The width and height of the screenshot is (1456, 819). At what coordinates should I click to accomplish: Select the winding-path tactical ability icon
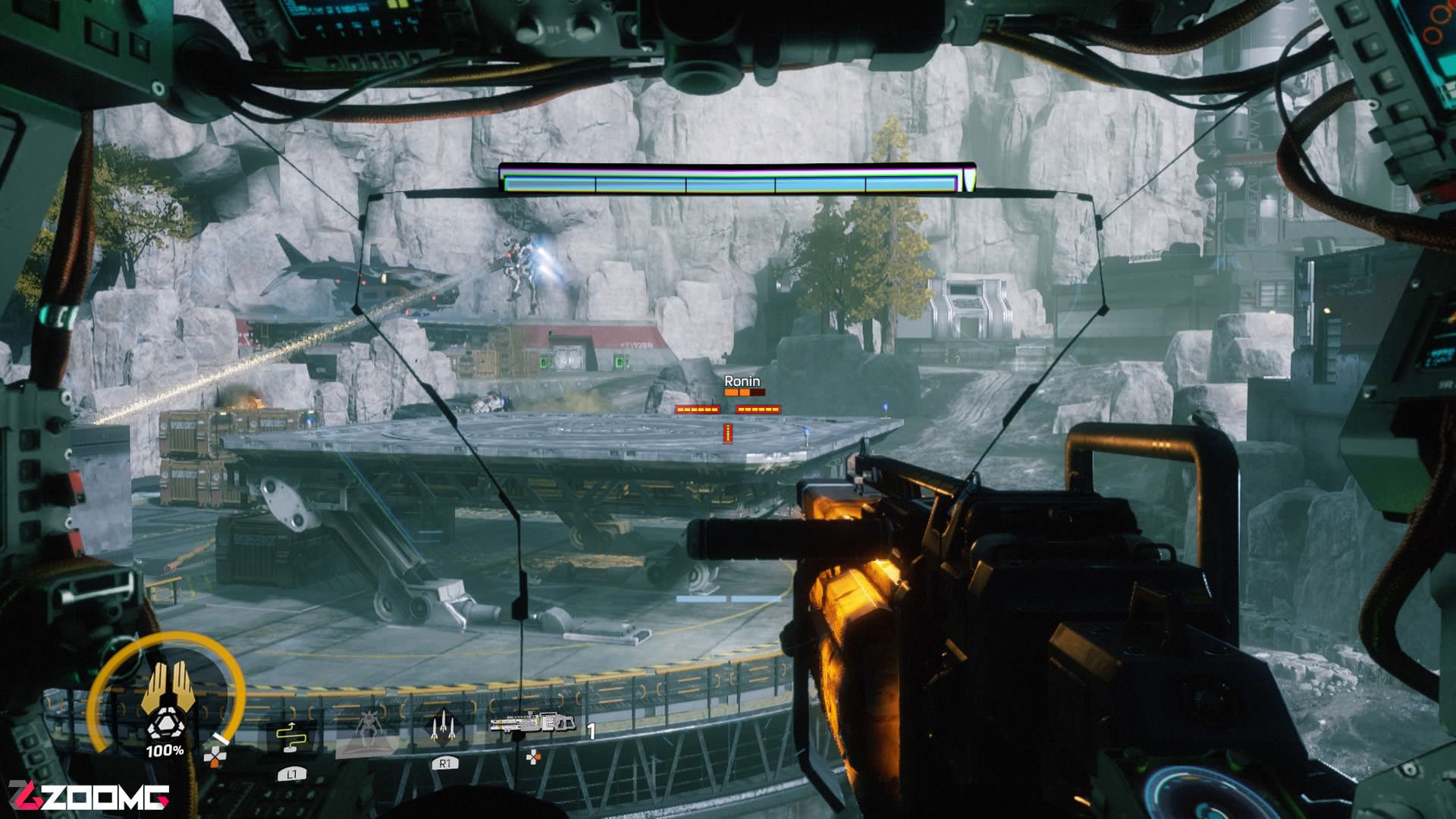click(x=290, y=737)
